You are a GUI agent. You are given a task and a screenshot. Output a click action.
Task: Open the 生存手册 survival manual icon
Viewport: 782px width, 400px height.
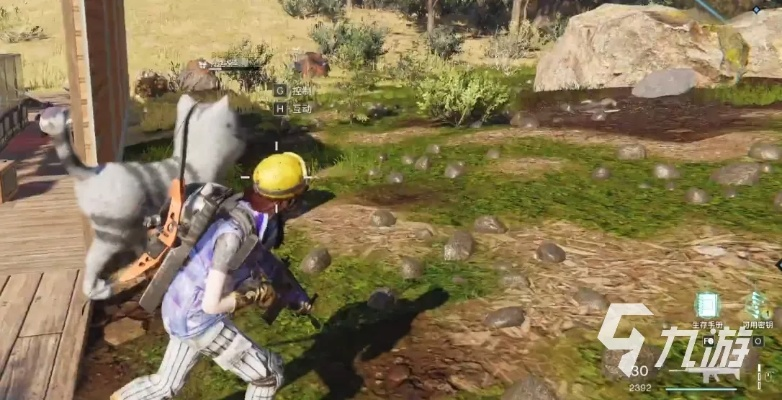pos(708,304)
